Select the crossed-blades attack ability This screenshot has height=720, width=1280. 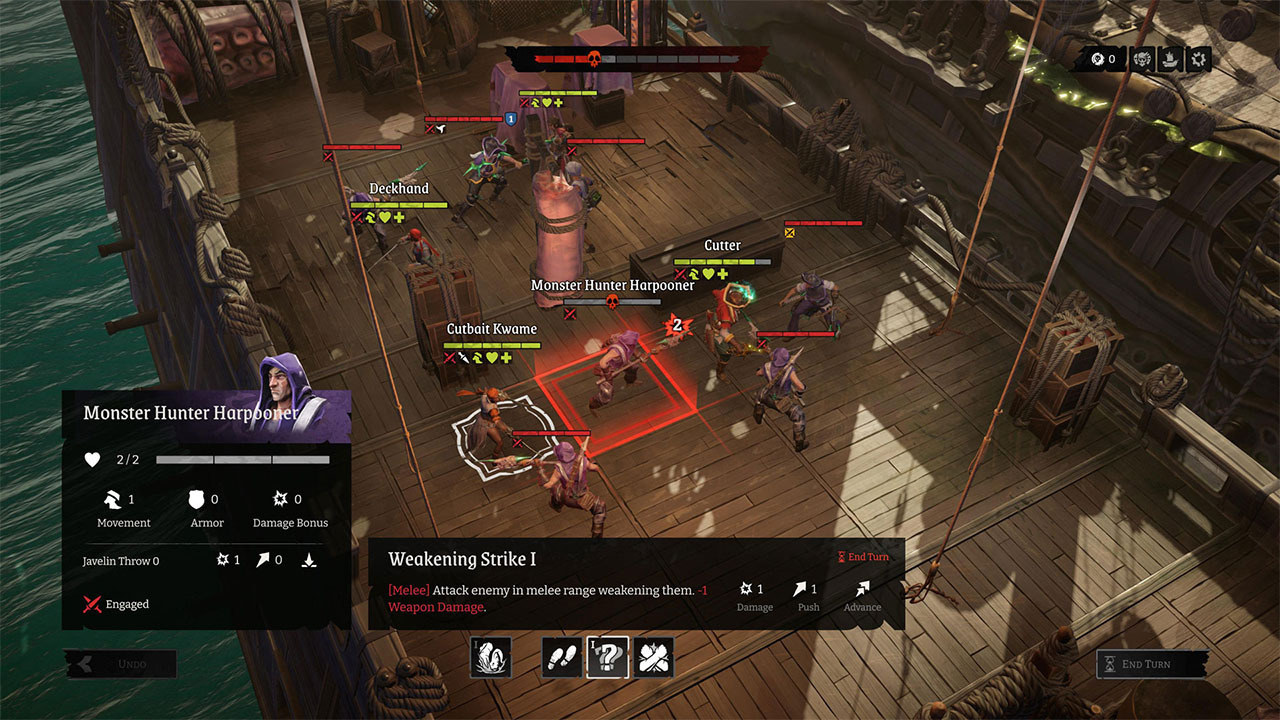coord(654,657)
